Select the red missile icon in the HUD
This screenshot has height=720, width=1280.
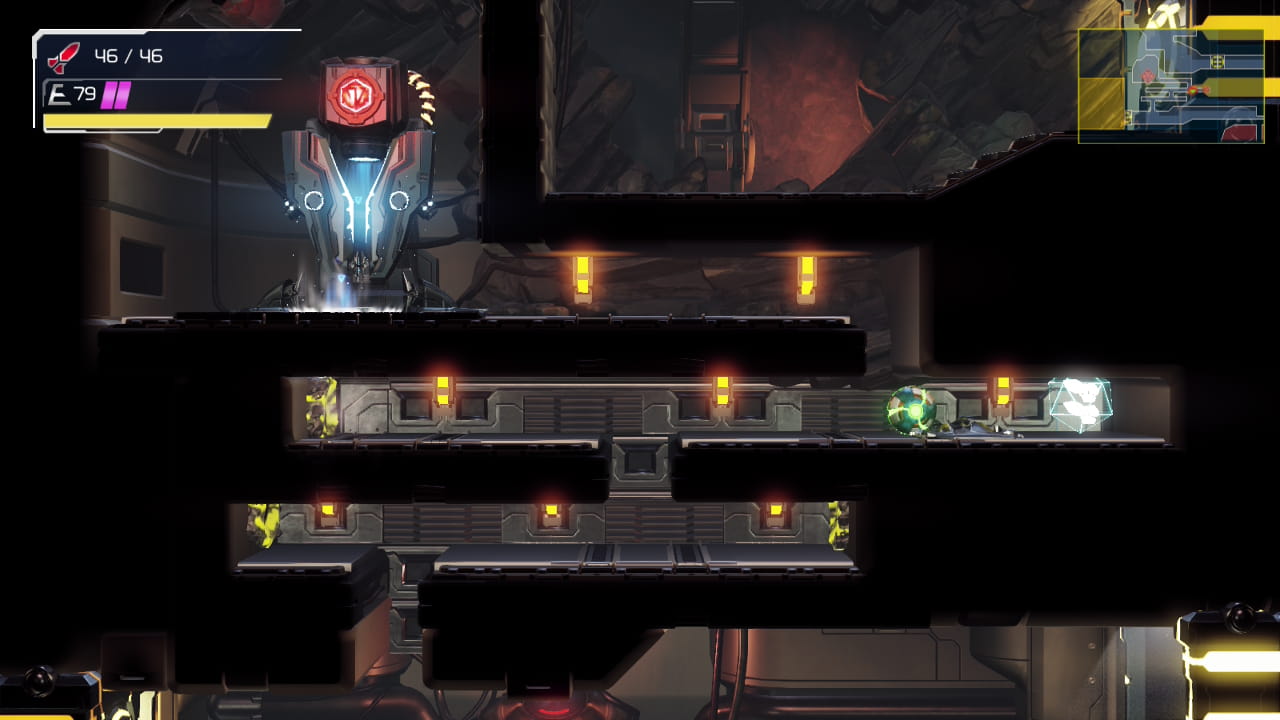pyautogui.click(x=62, y=58)
